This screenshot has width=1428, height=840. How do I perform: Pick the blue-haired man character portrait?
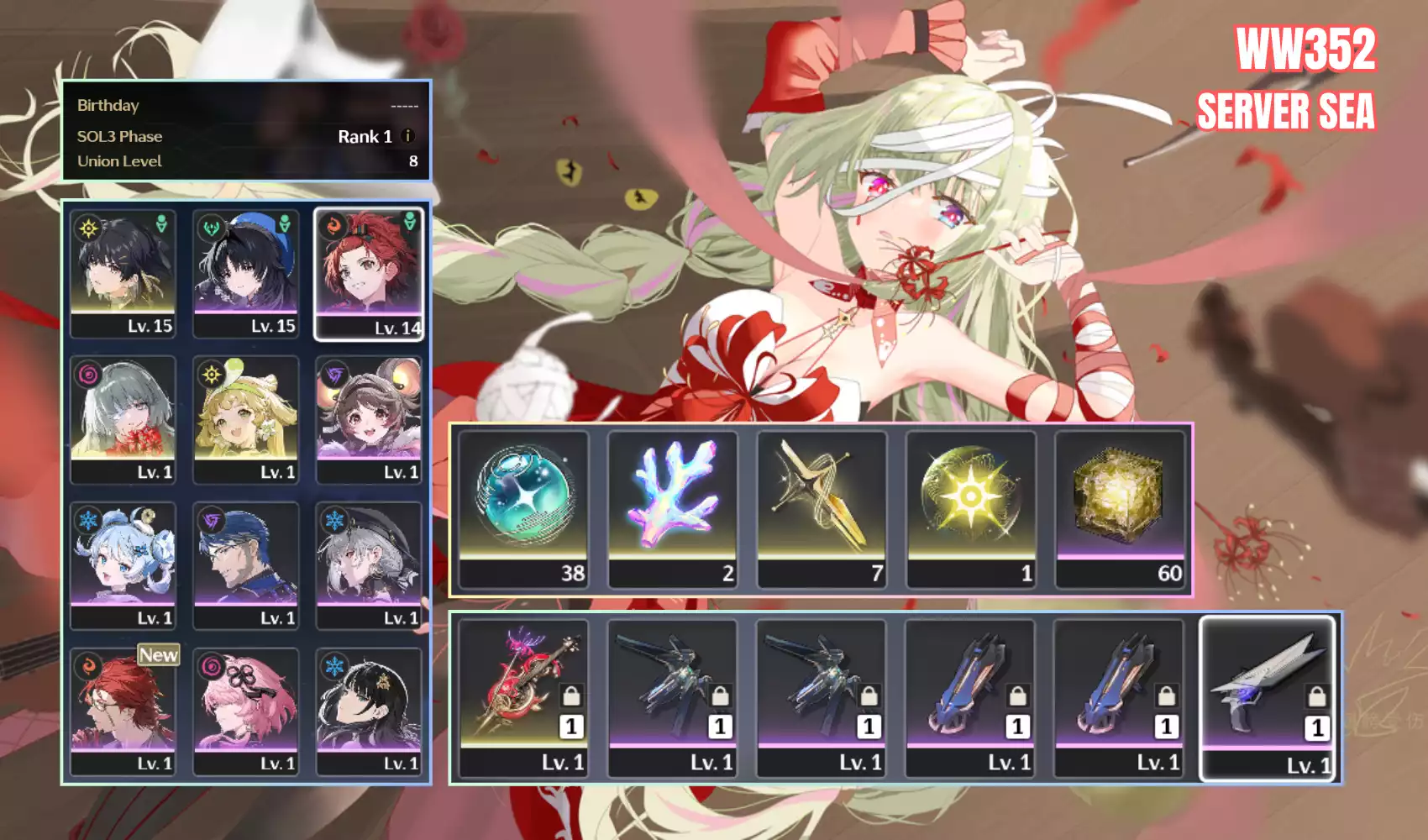[246, 565]
